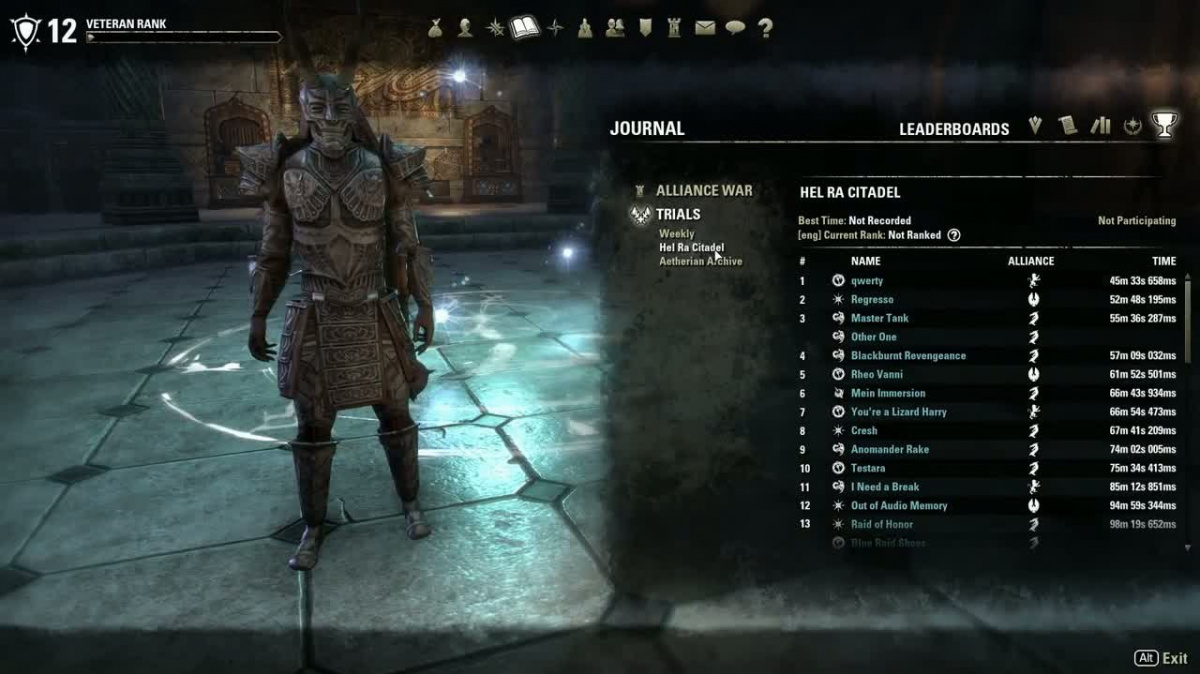Open the skills star icon
The height and width of the screenshot is (674, 1200).
point(494,28)
